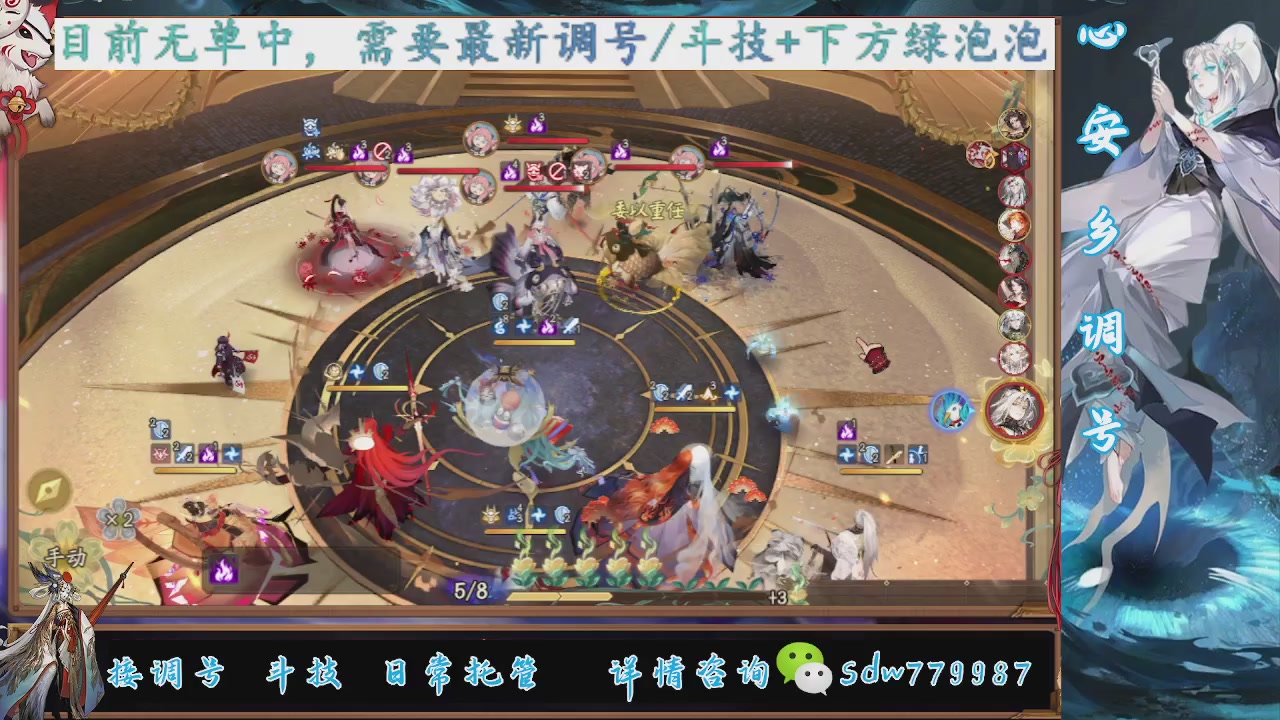Select the red-haired shikigami avatar on the right
The height and width of the screenshot is (720, 1280).
point(1013,224)
